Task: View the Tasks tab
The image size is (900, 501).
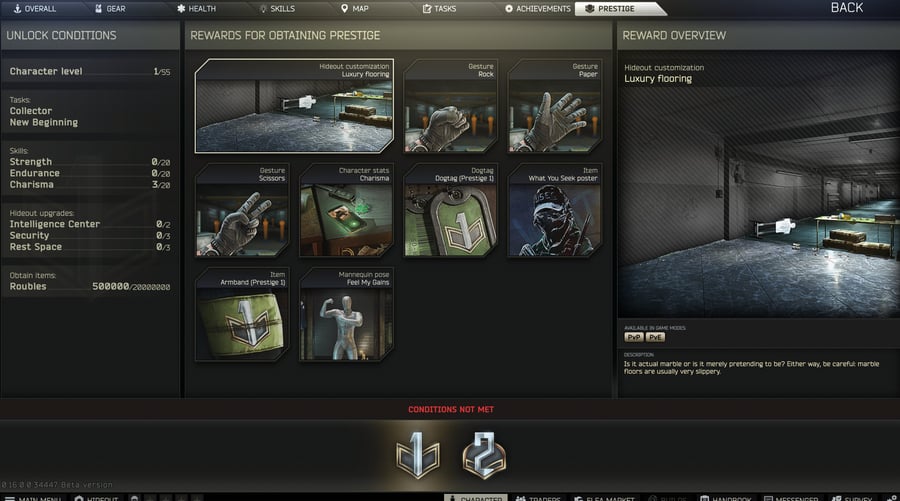Action: (x=439, y=9)
